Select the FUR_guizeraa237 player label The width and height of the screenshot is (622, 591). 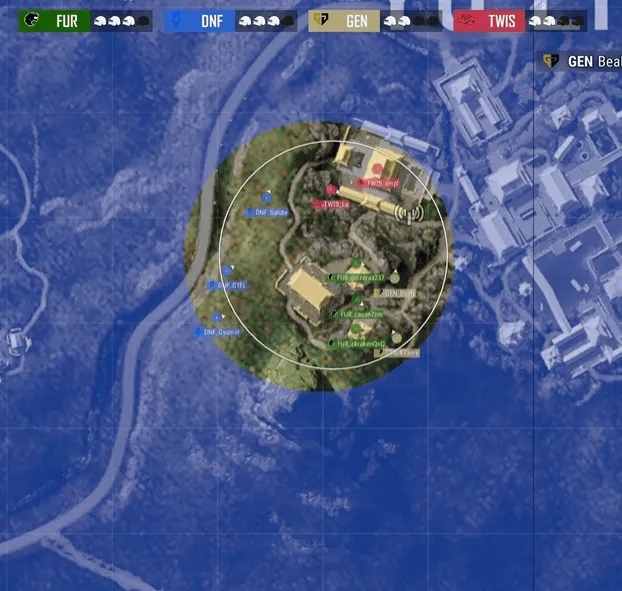pyautogui.click(x=360, y=277)
